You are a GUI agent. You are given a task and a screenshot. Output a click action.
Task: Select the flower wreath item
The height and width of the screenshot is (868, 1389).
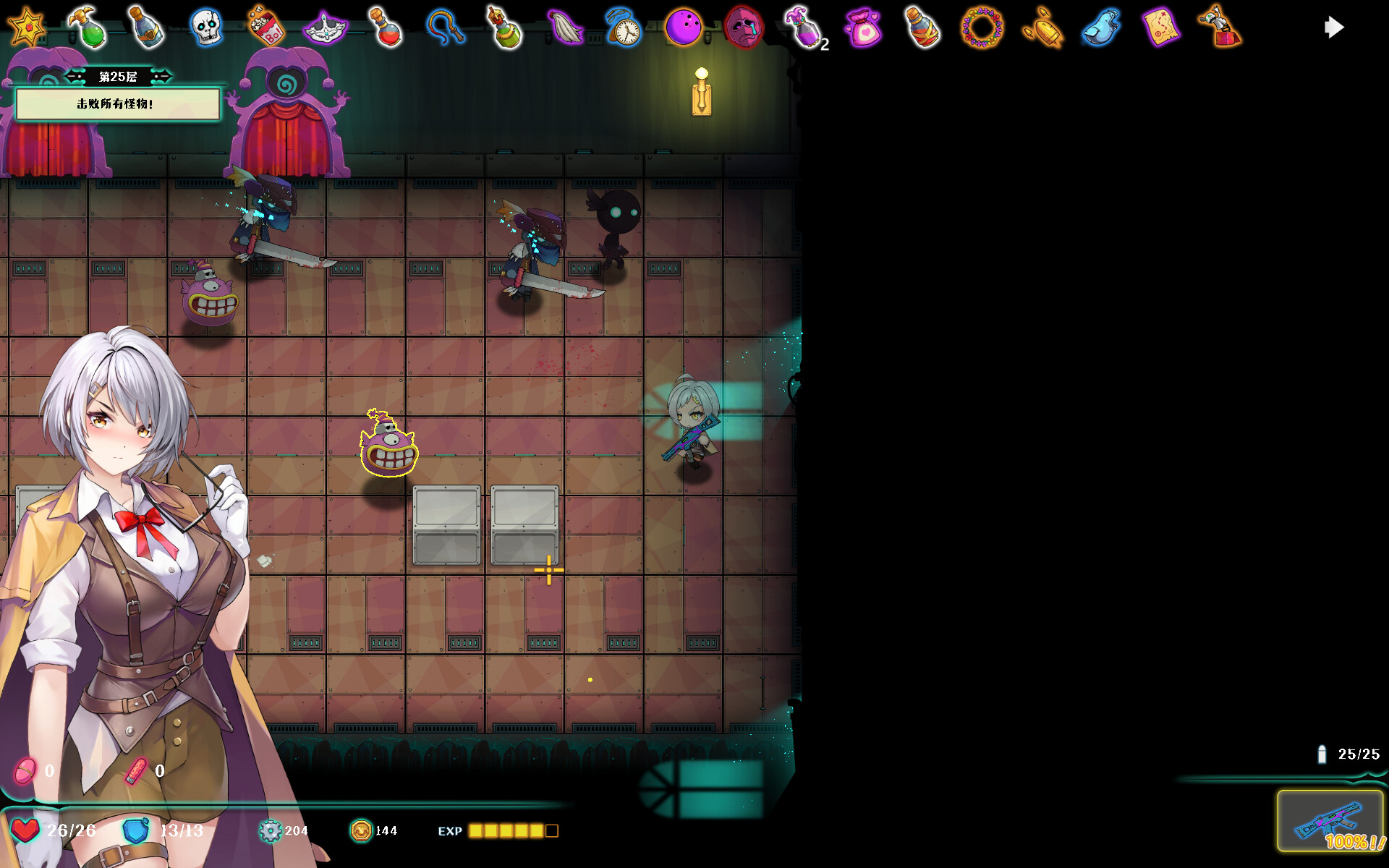pos(983,27)
